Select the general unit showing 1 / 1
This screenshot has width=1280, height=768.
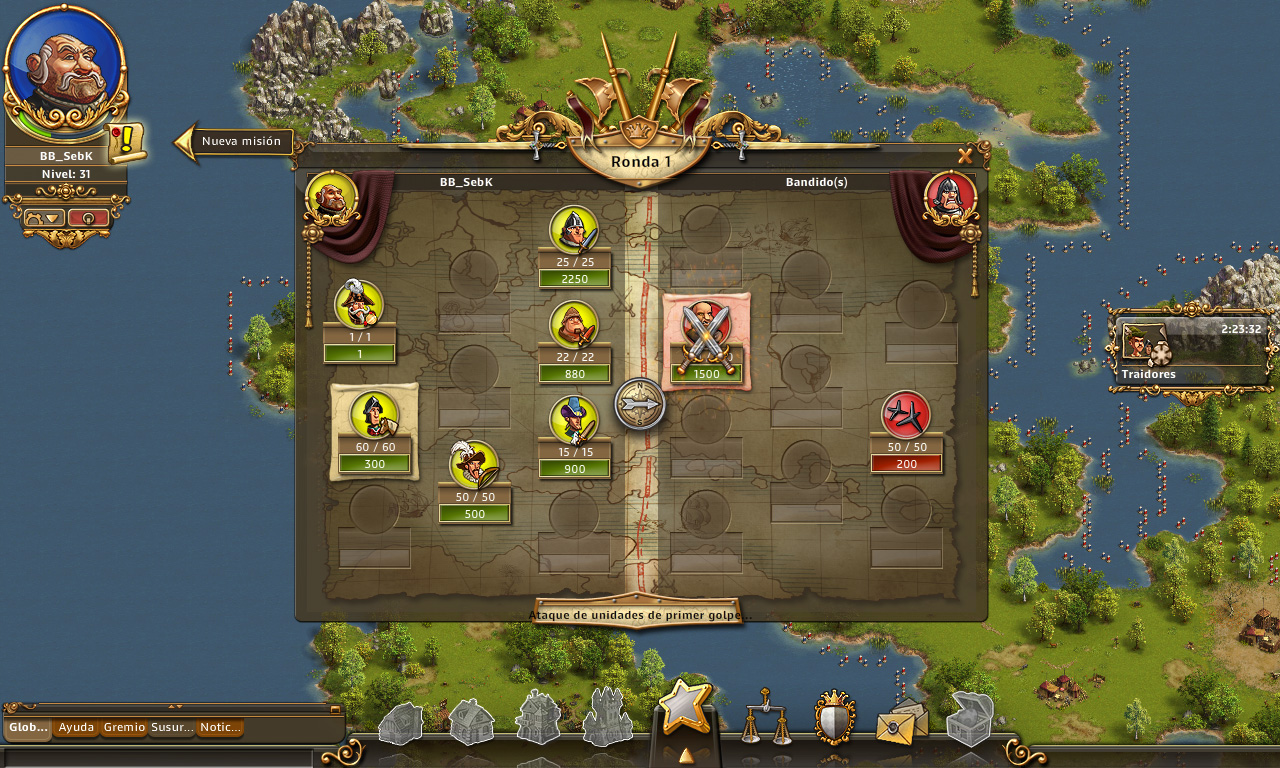pyautogui.click(x=359, y=304)
